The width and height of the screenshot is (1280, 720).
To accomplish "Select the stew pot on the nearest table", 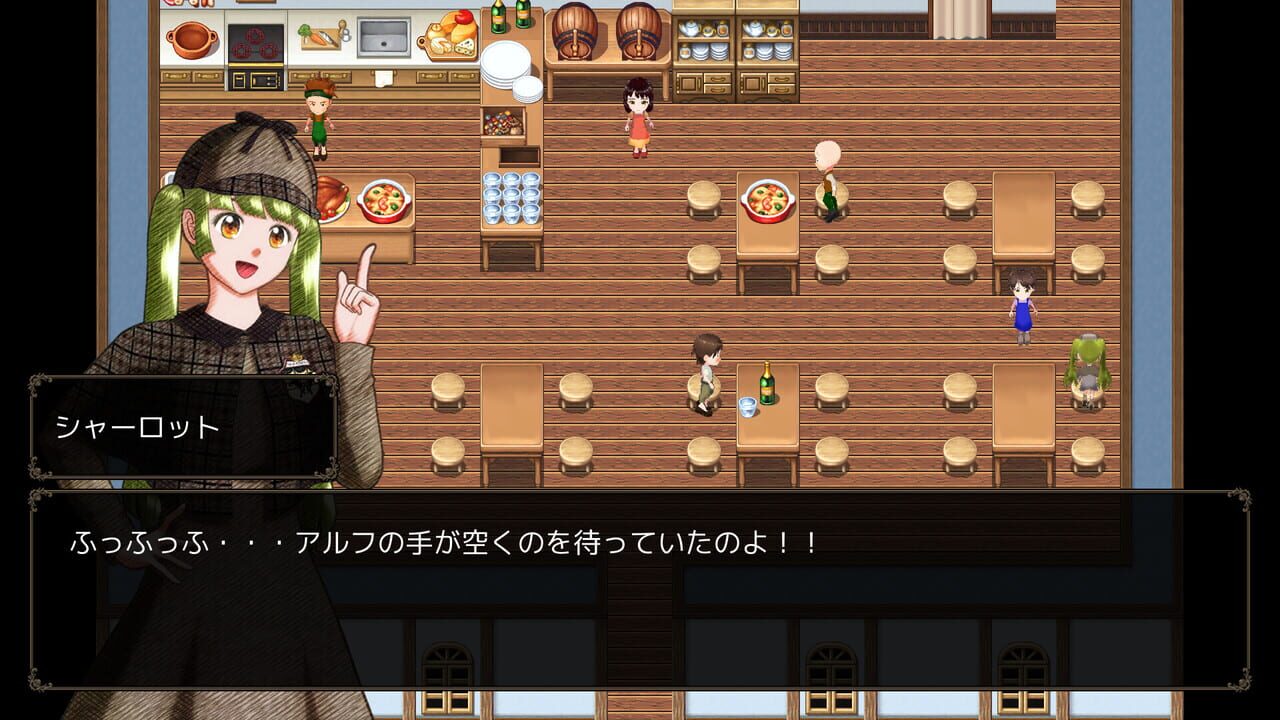I will [x=768, y=200].
